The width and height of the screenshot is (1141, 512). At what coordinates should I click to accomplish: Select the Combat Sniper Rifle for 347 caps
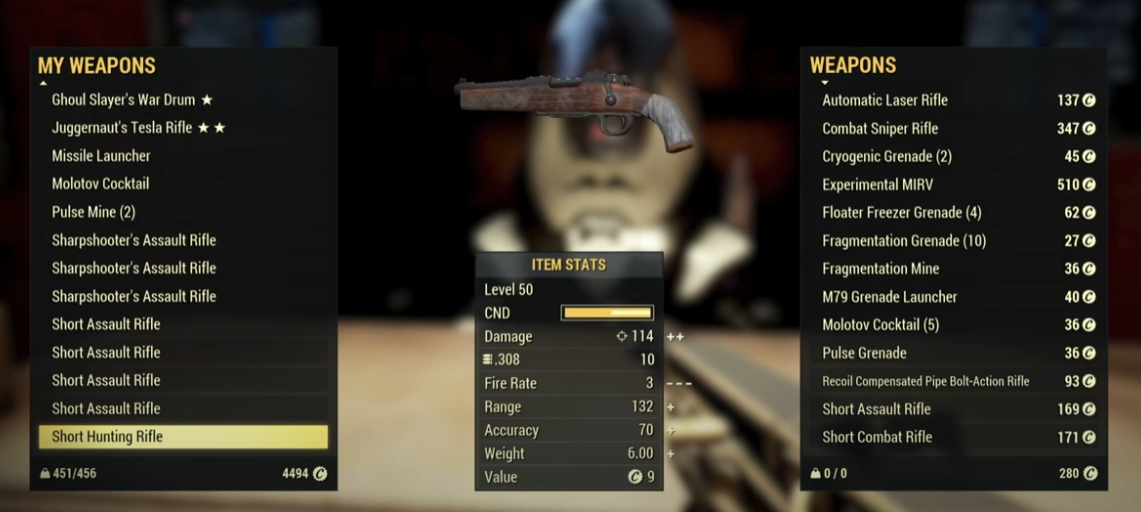coord(880,128)
